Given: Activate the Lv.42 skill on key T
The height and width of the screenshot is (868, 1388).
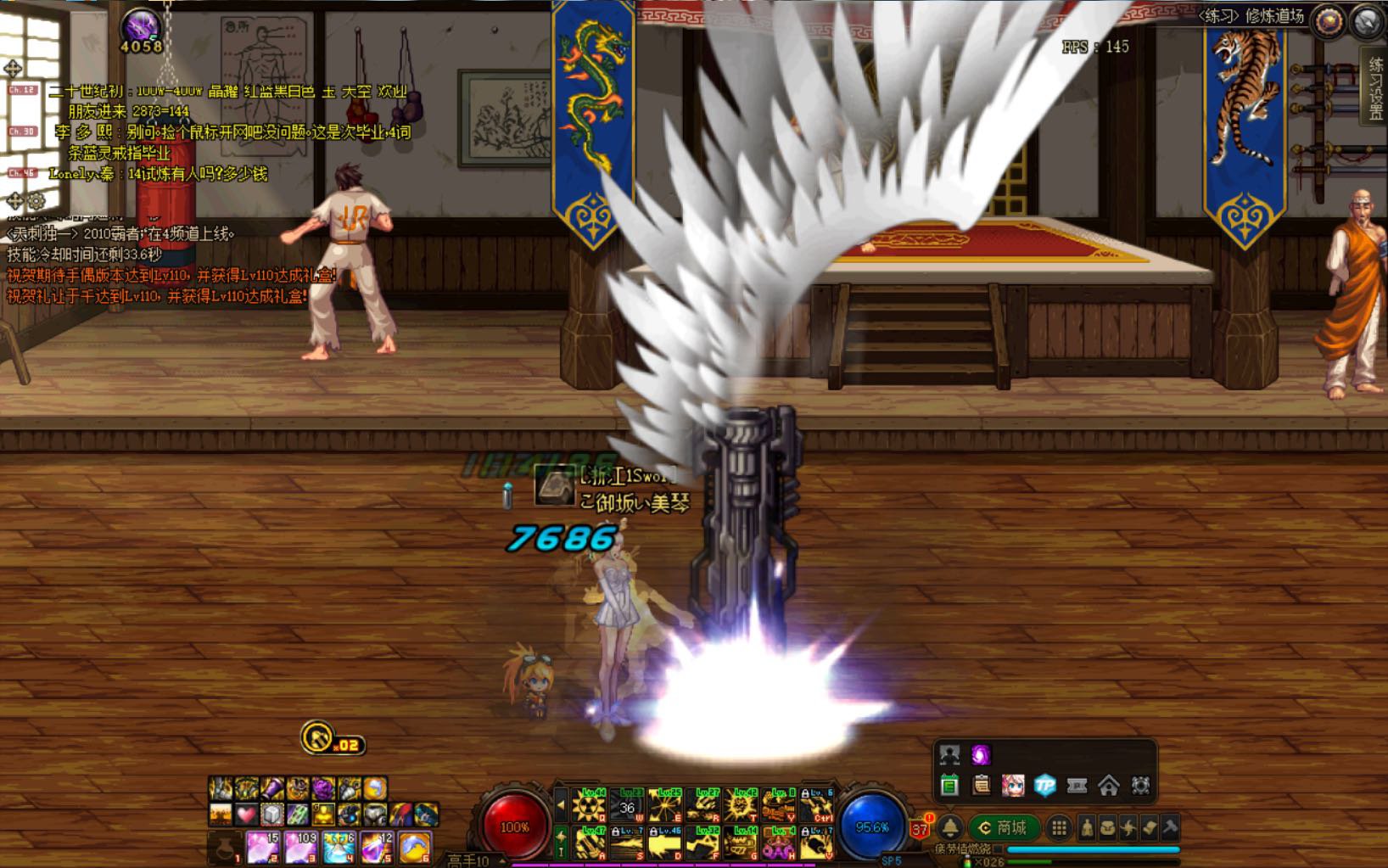Looking at the screenshot, I should click(x=741, y=805).
